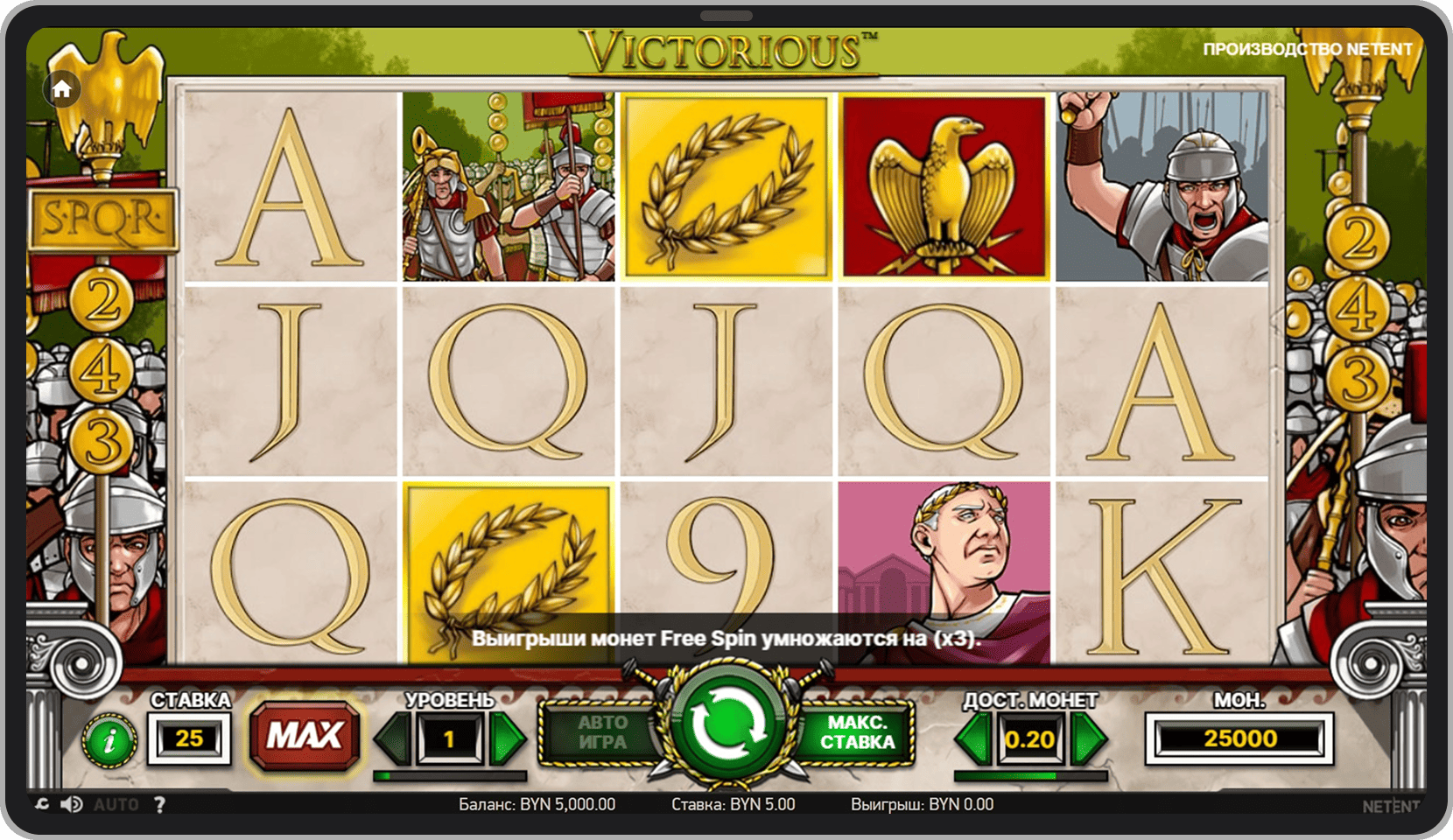Decrease the bet level (УРОВЕНЬ)
Screen dimensions: 1453x840
(394, 738)
